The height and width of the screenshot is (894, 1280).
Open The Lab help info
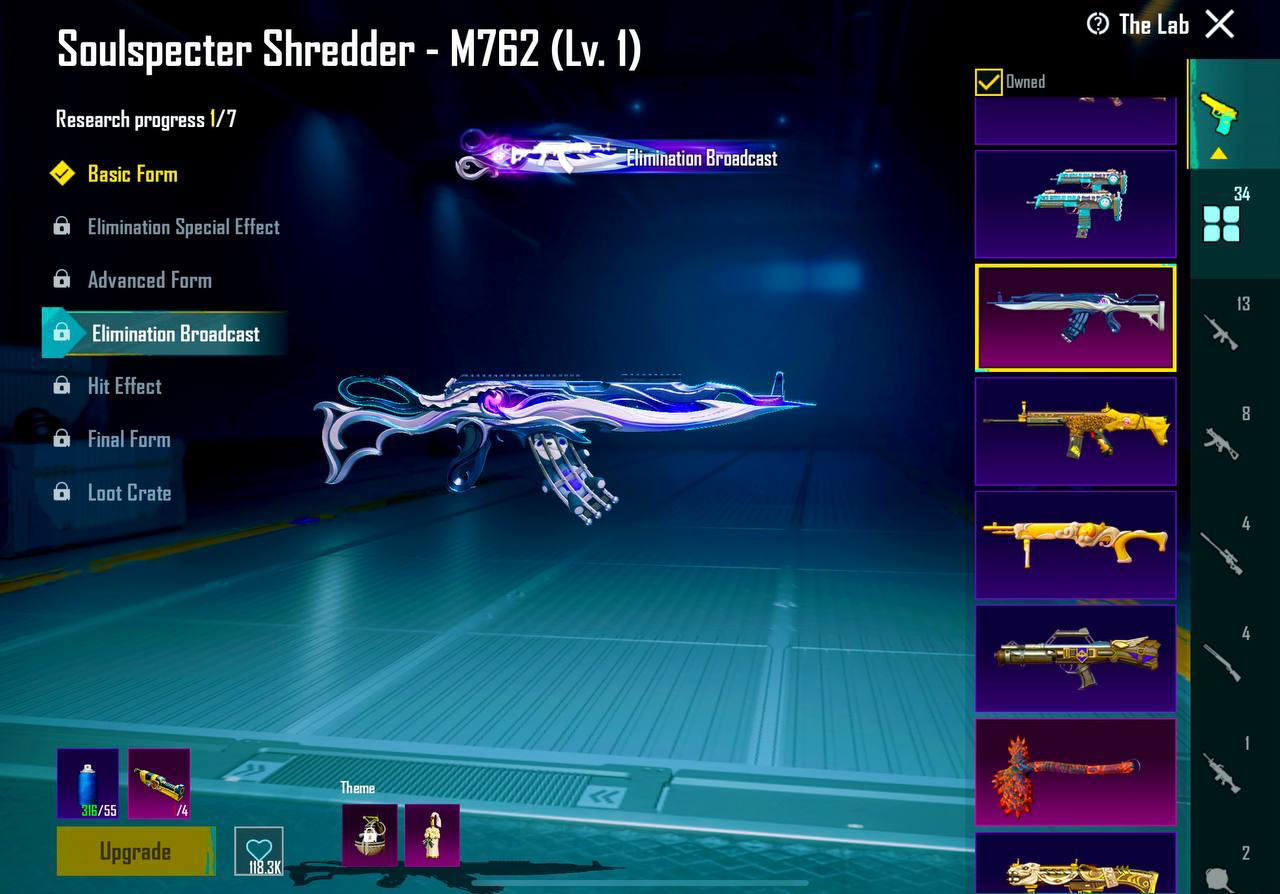point(1098,24)
